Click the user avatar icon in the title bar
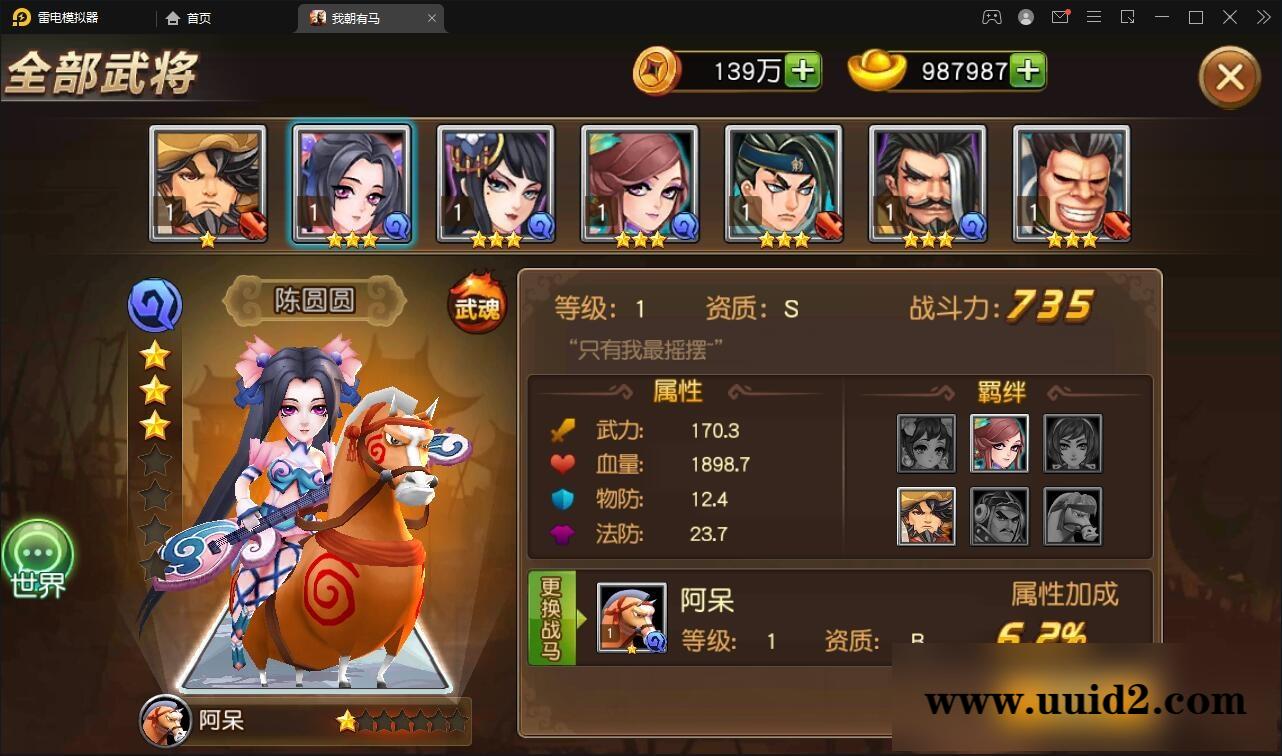Screen dimensions: 1282x756 (1025, 17)
